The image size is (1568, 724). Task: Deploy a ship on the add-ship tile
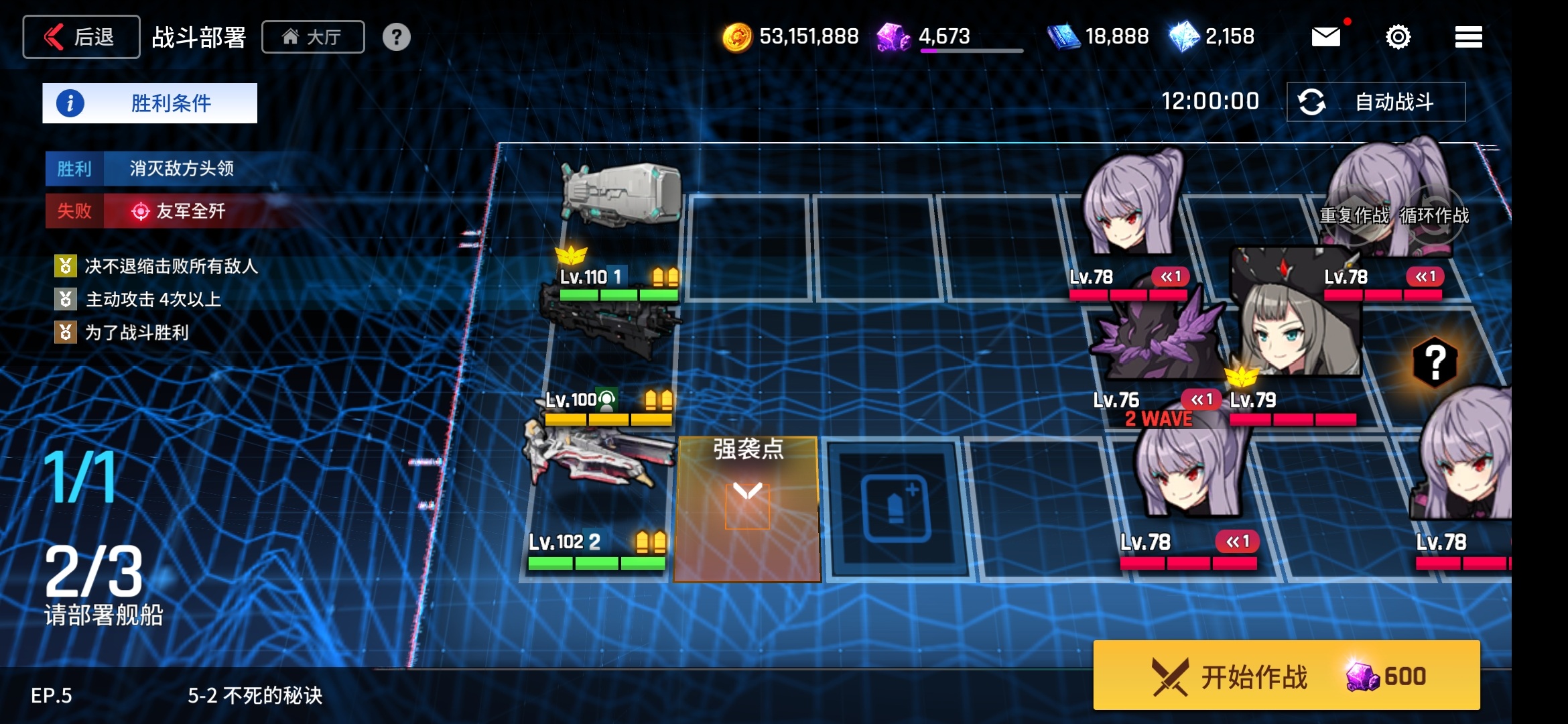(x=897, y=508)
